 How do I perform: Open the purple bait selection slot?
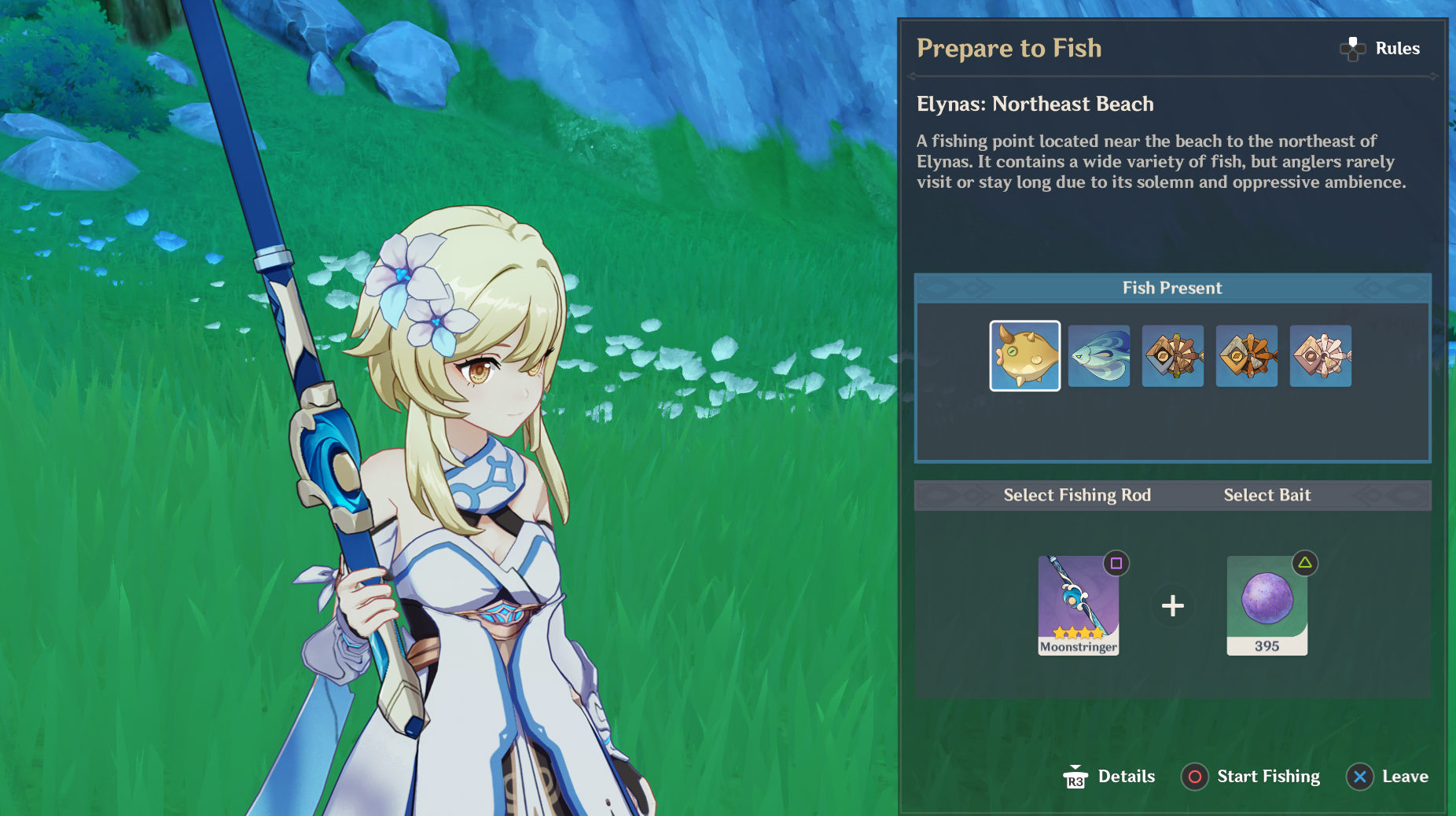[x=1267, y=605]
